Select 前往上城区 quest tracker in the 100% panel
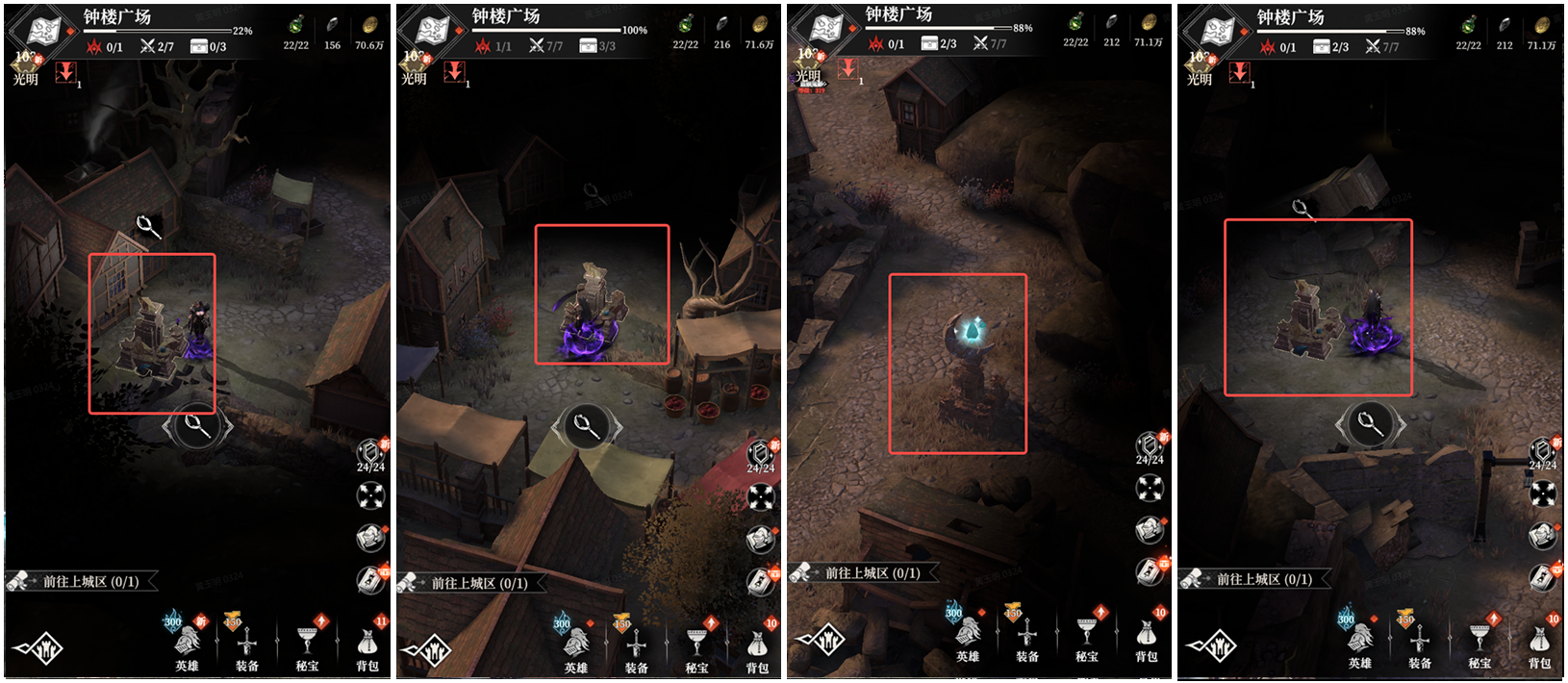 click(x=477, y=583)
